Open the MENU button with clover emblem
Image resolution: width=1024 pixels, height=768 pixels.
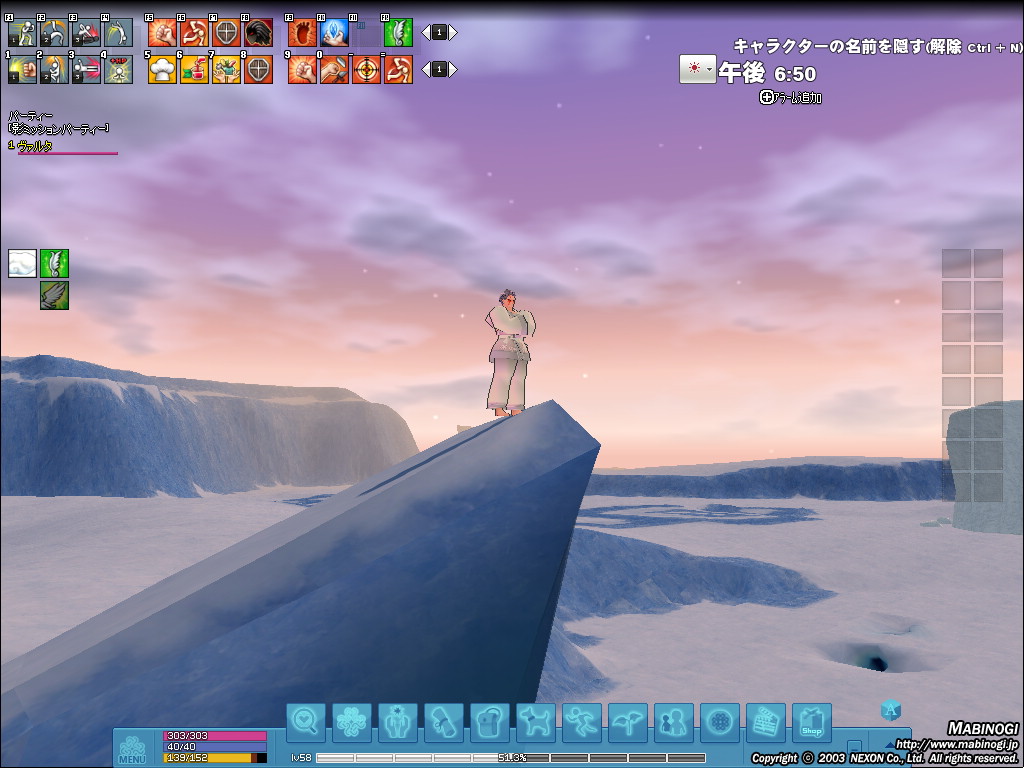132,748
